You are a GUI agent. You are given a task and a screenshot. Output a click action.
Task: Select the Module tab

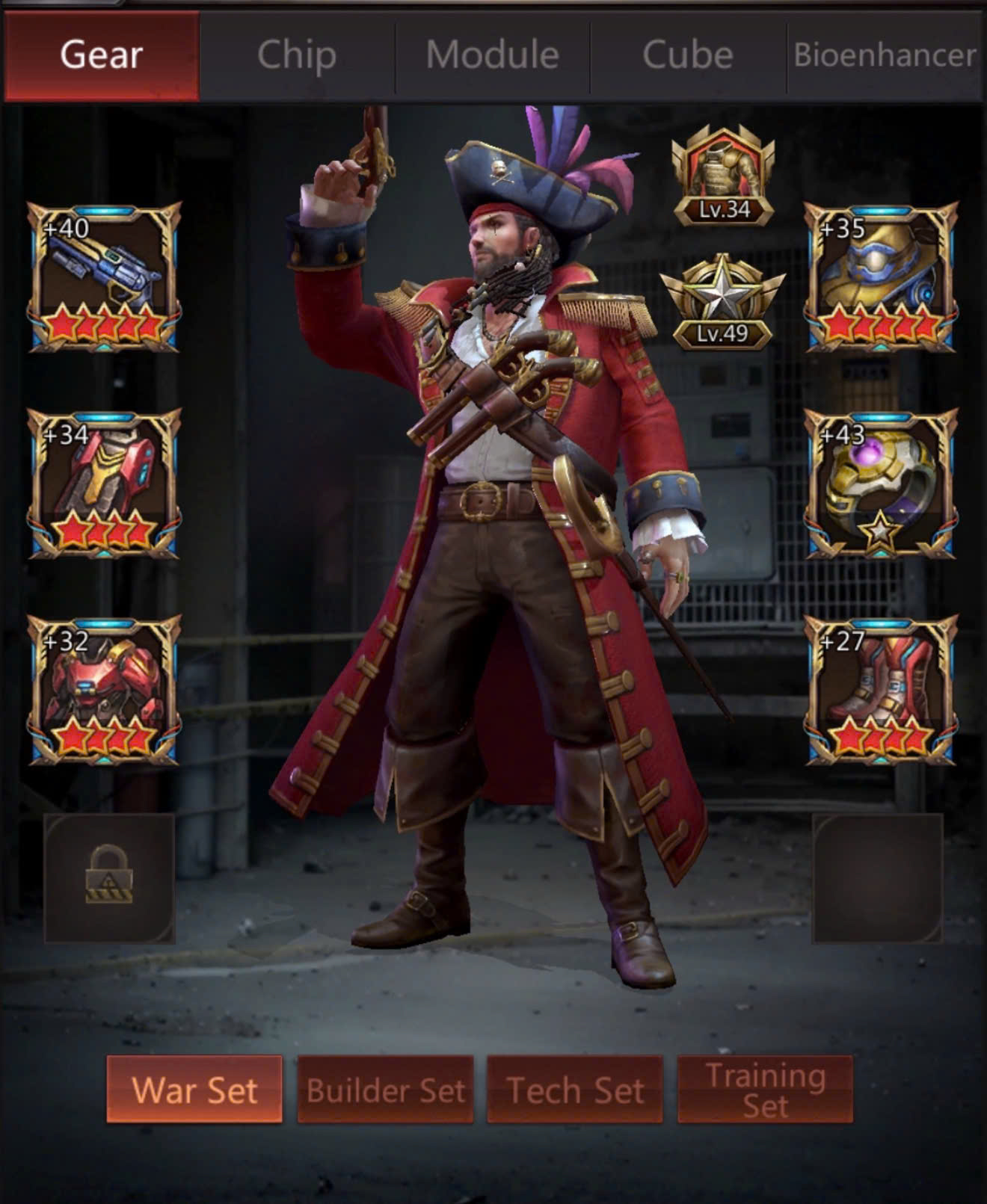pyautogui.click(x=493, y=55)
